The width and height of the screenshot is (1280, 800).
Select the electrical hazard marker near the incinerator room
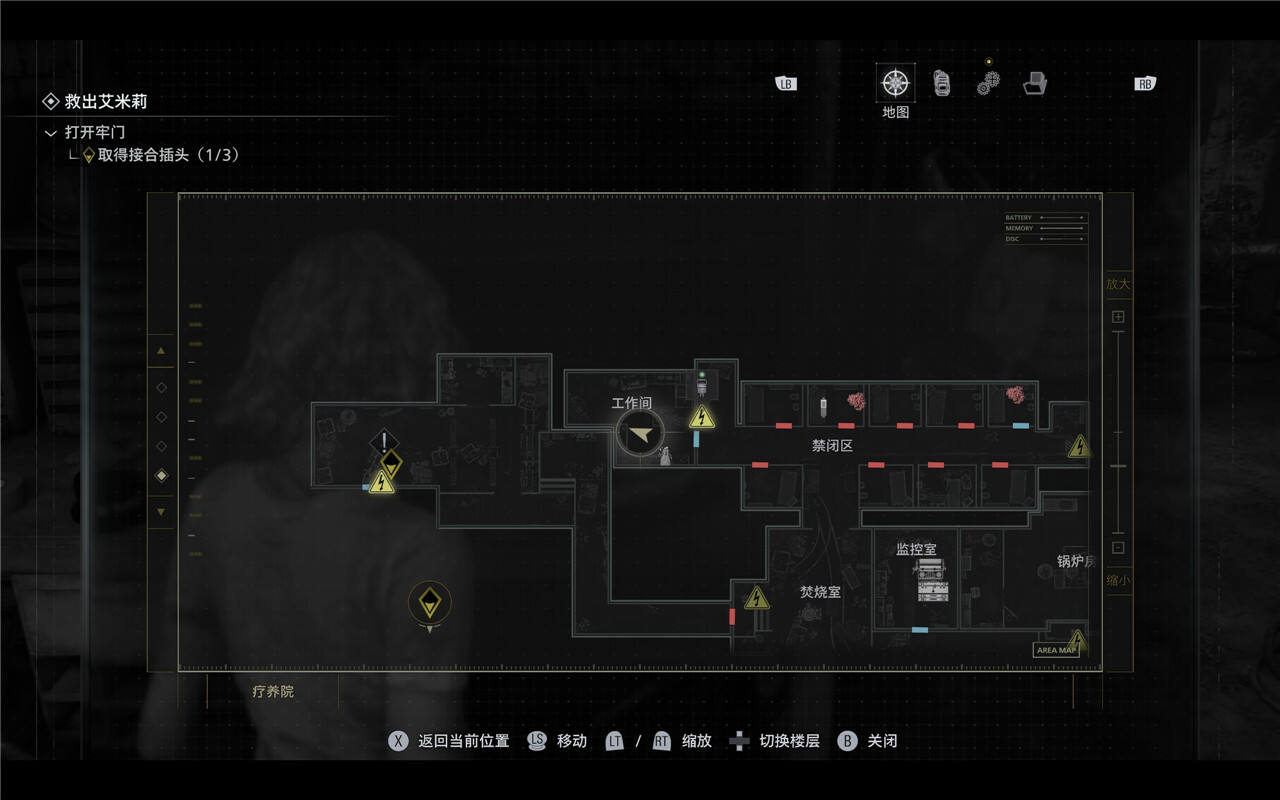click(x=757, y=599)
